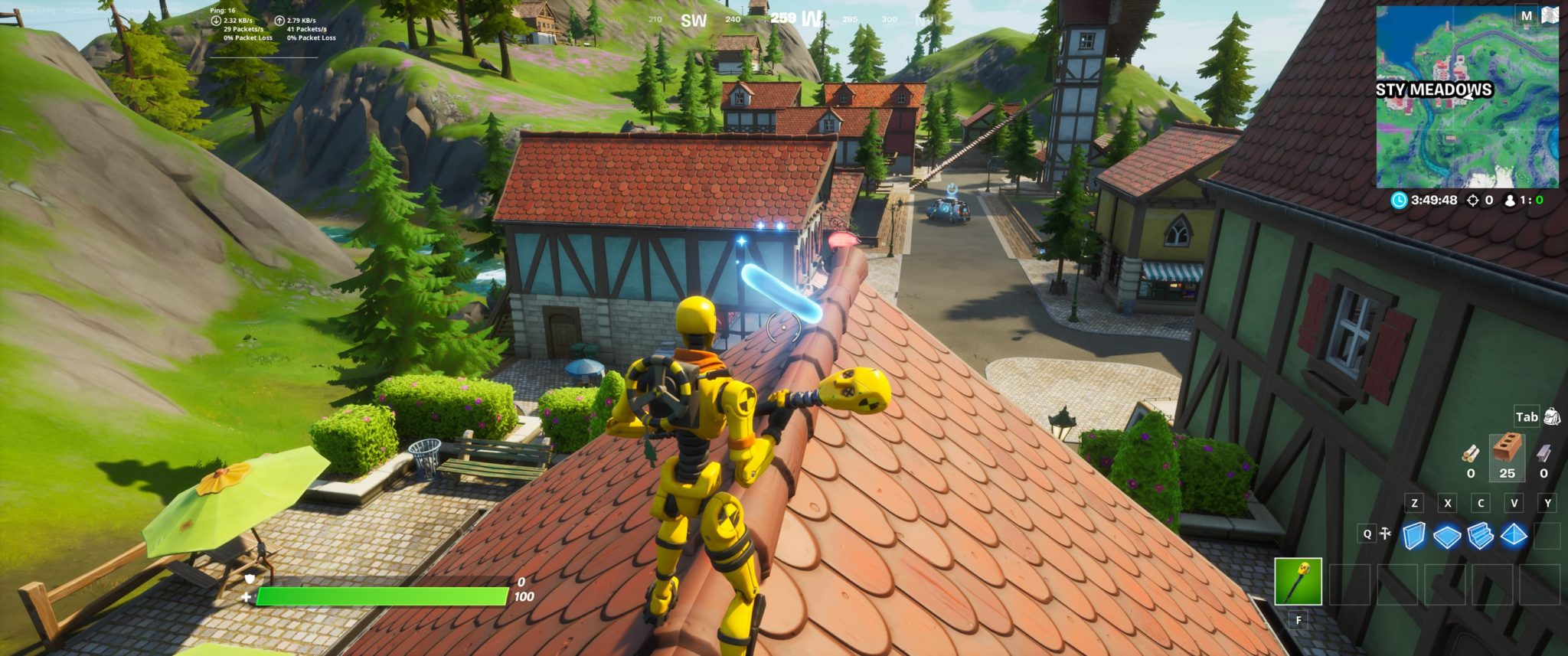Click the clock icon next to the match timer
The width and height of the screenshot is (1568, 656).
[x=1400, y=200]
